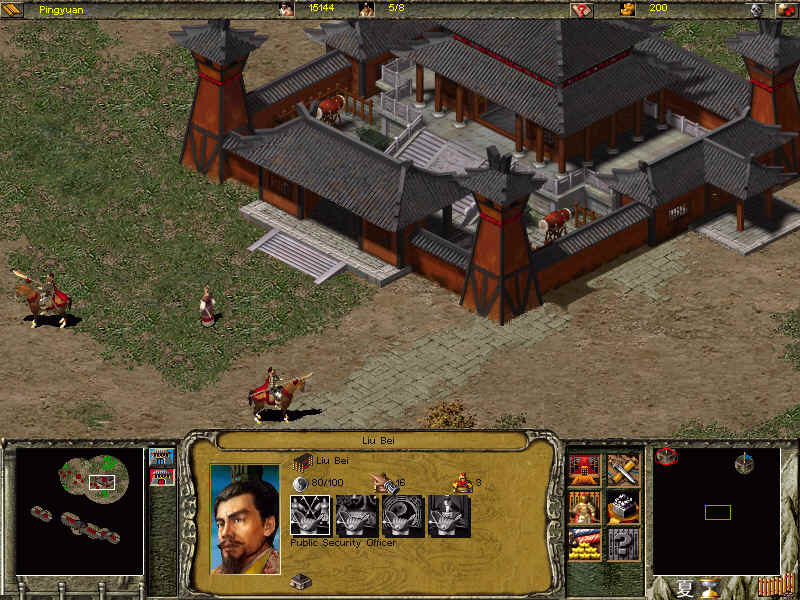
Task: Select the highlighted Public Security Officer helmet
Action: [x=309, y=516]
